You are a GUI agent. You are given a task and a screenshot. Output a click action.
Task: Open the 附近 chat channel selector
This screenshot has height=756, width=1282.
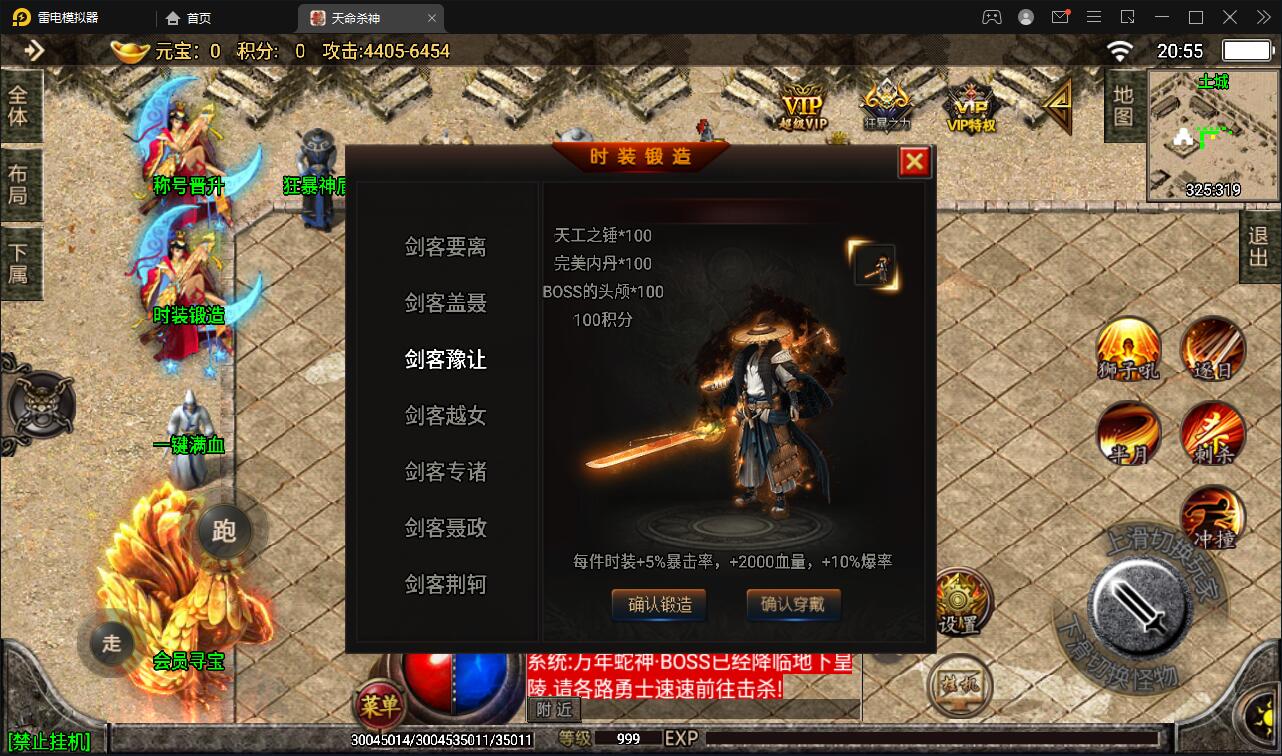tap(552, 710)
